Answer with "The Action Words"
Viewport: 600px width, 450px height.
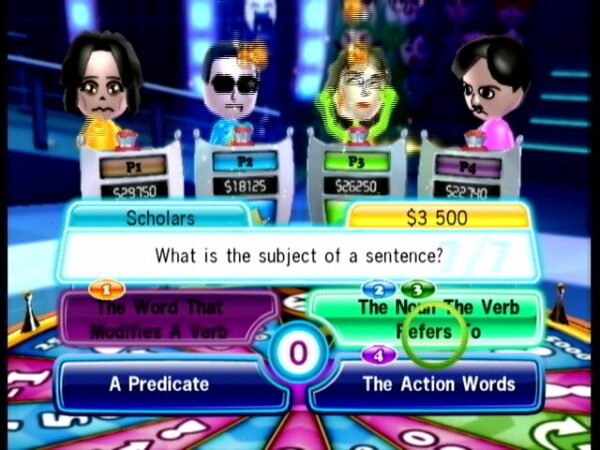click(438, 384)
